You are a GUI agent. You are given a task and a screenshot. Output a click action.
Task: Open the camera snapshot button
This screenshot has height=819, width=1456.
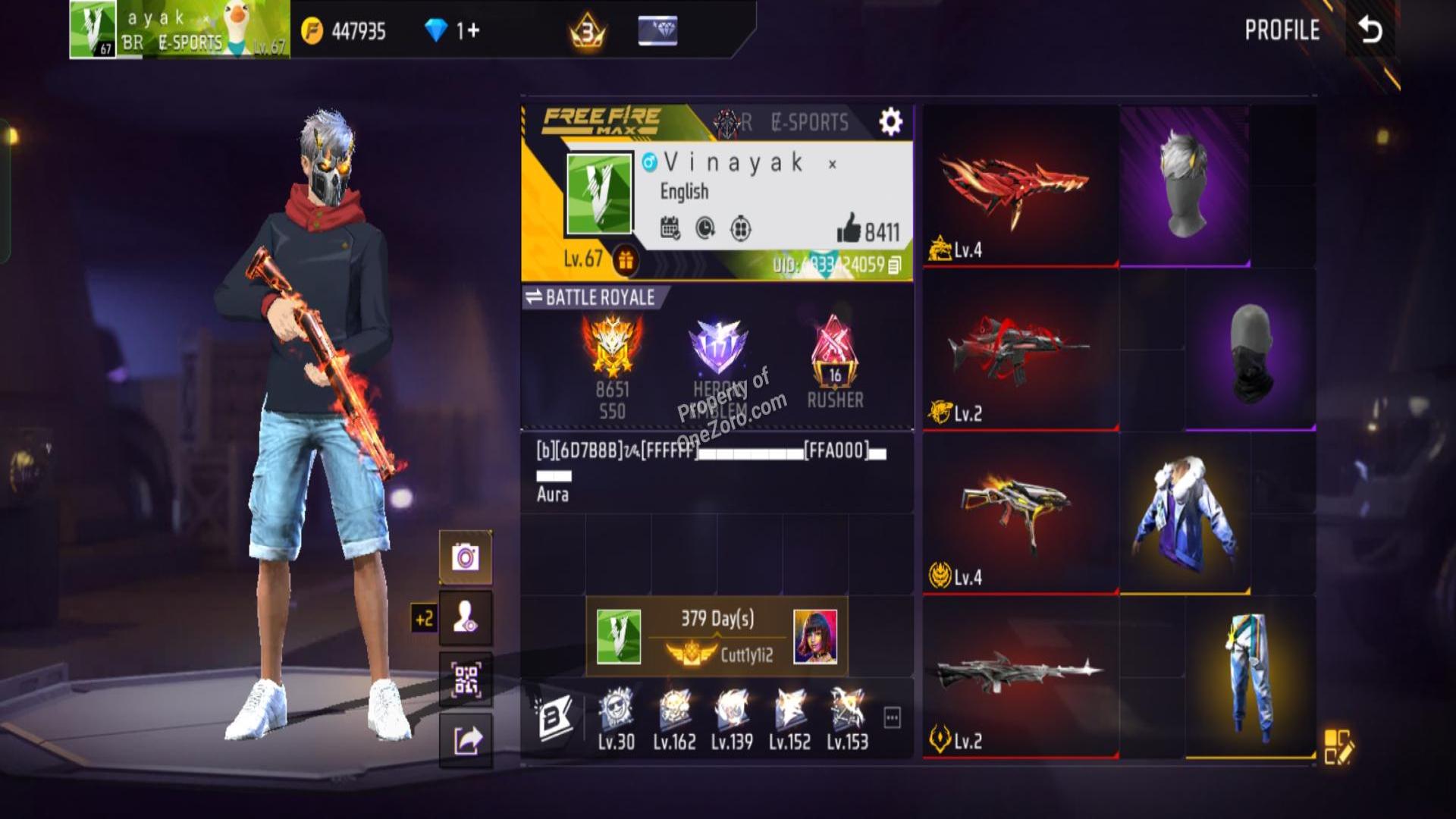[466, 557]
